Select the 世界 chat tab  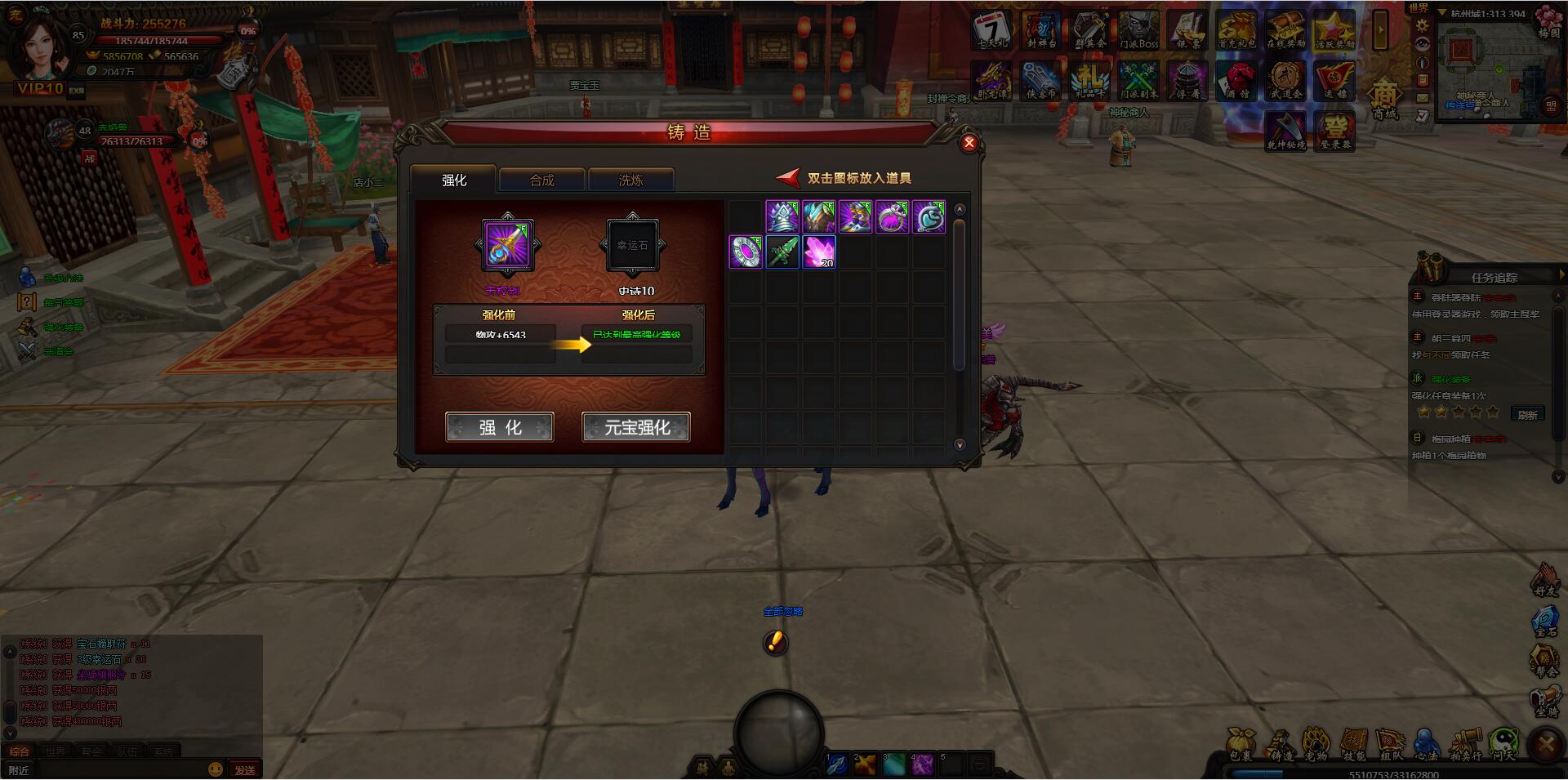point(55,750)
